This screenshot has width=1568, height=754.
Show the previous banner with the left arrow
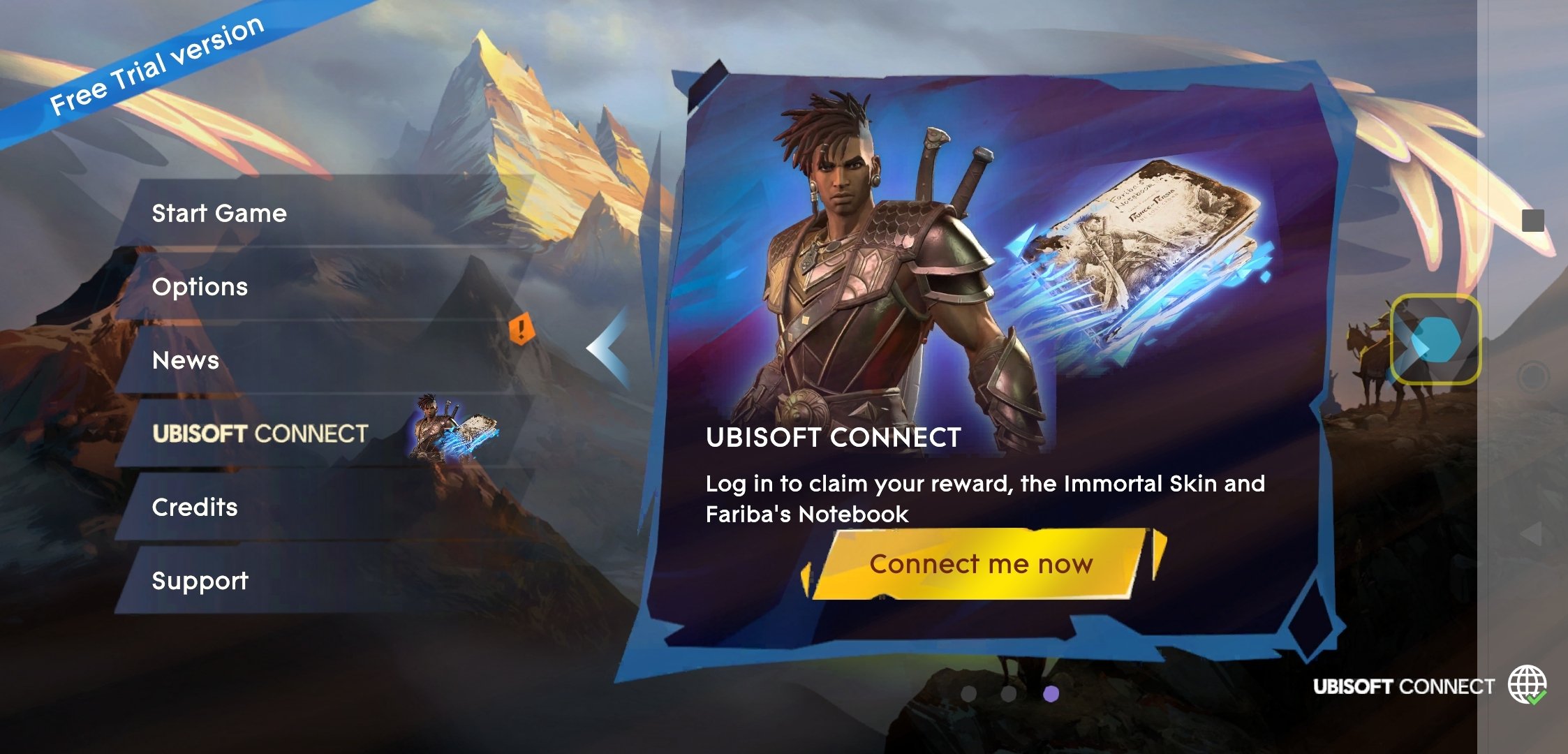tap(609, 348)
